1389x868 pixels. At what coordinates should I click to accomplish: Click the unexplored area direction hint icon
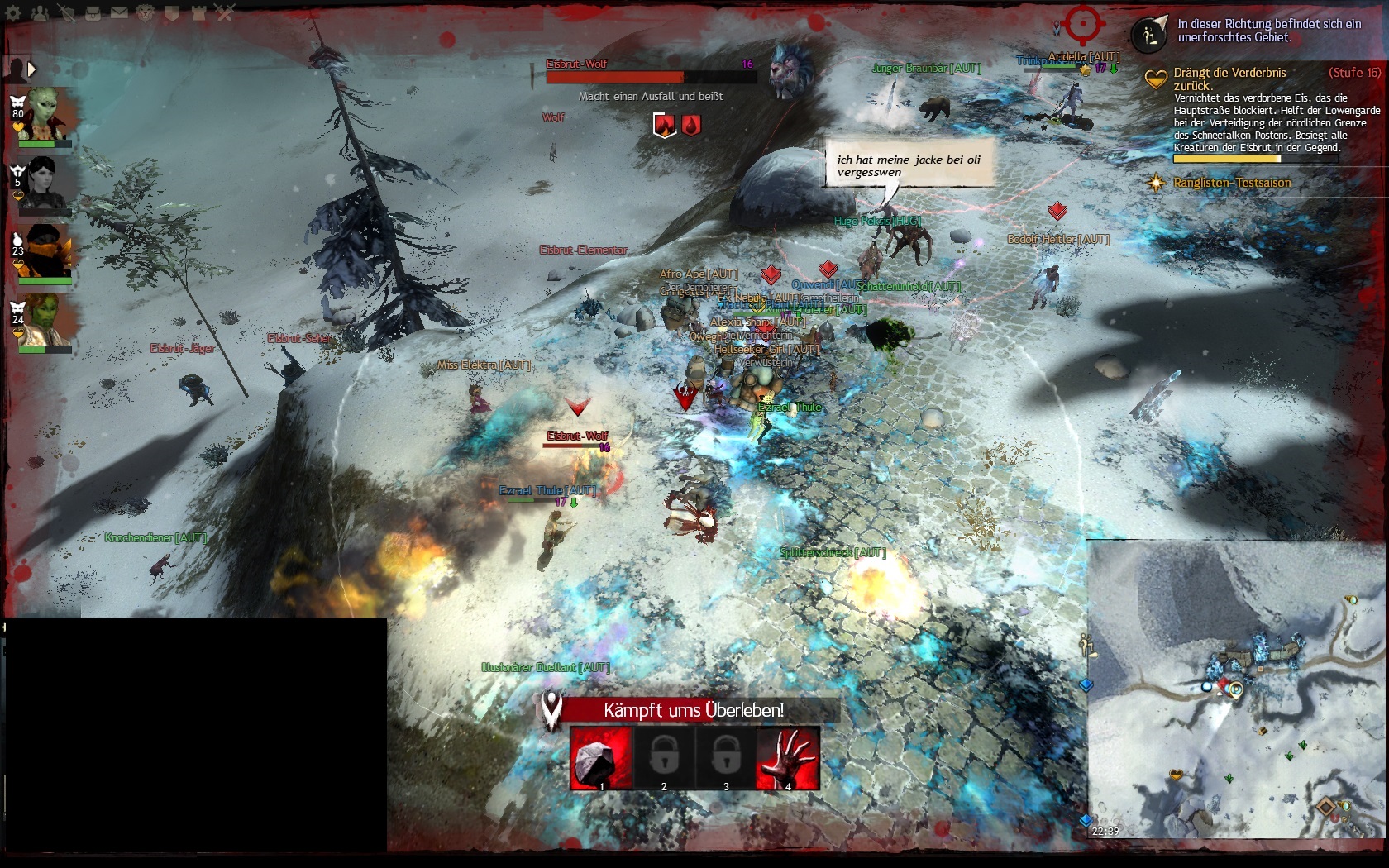tap(1148, 34)
